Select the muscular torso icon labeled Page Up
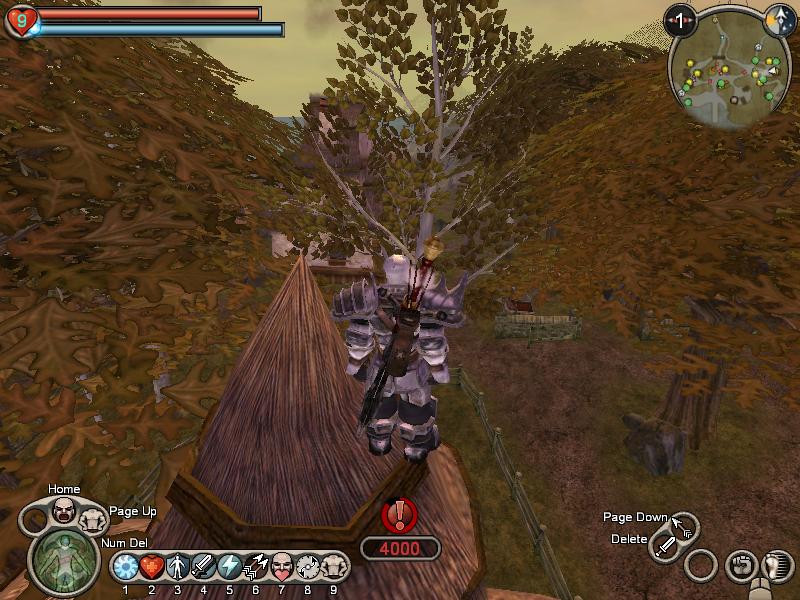The image size is (800, 600). 91,519
